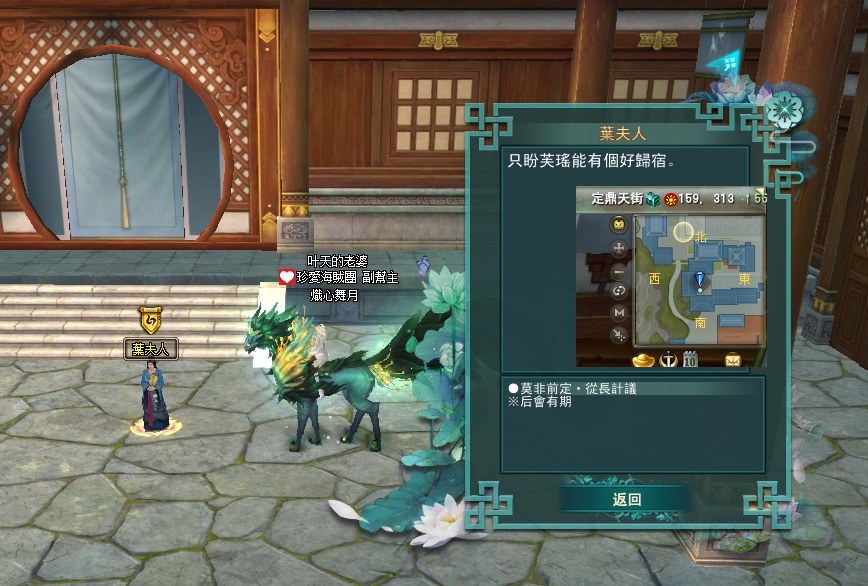Viewport: 868px width, 586px height.
Task: Open the sword emblem icon below the minimap
Action: pos(669,358)
